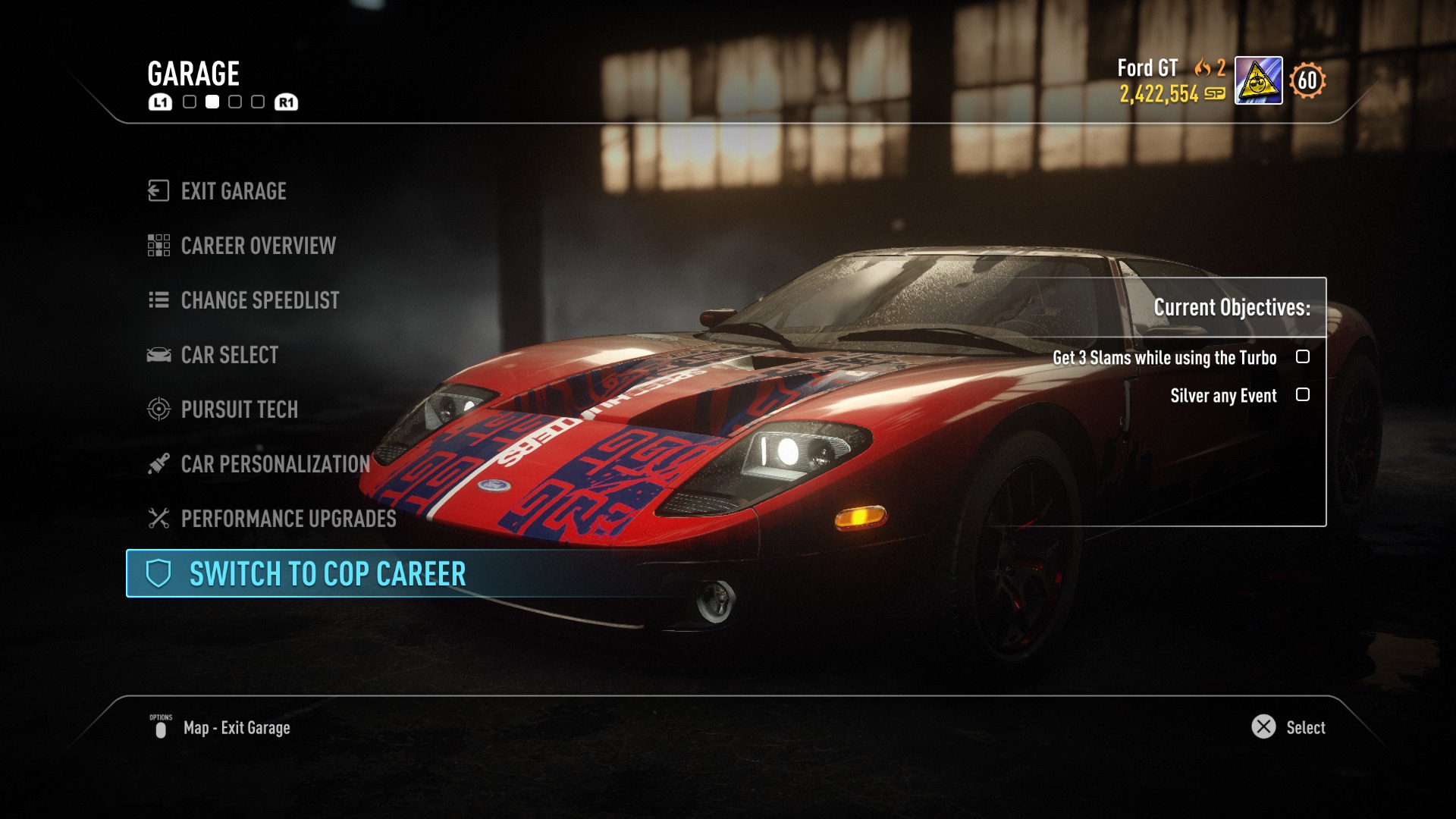This screenshot has width=1456, height=819.
Task: Open Car Personalization
Action: coord(275,464)
